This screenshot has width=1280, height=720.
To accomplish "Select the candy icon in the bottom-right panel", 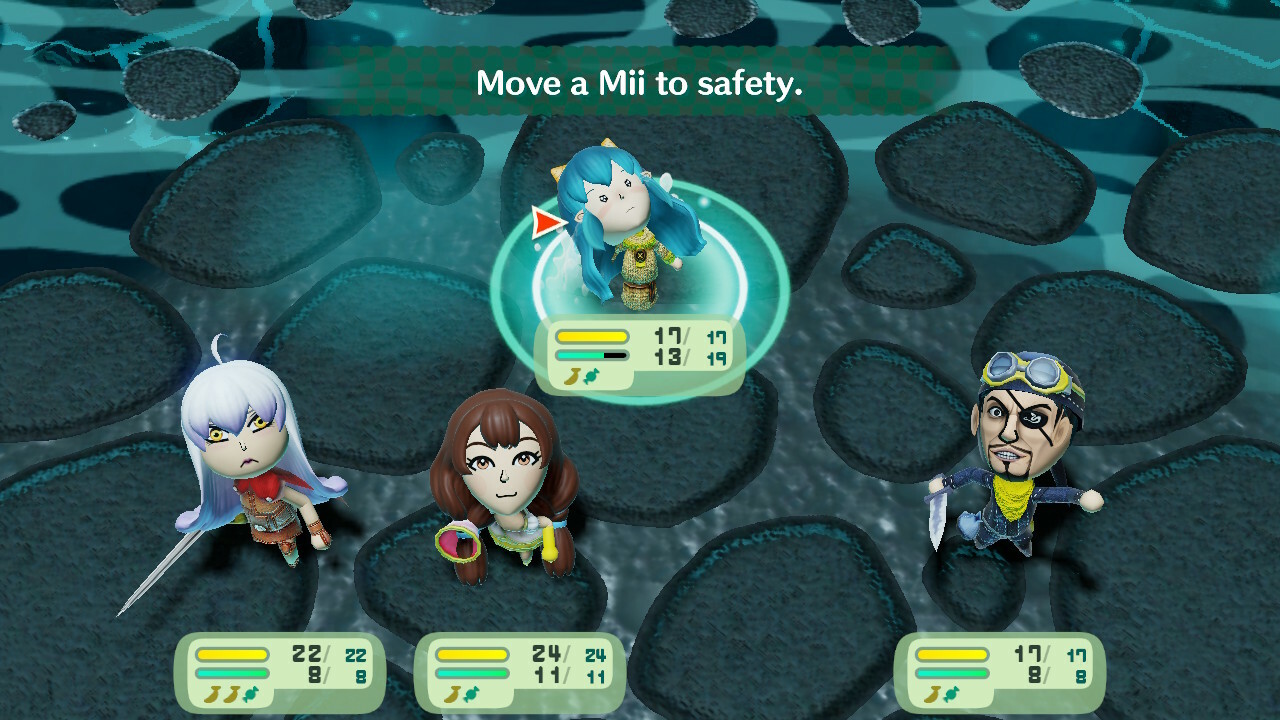I will (951, 695).
